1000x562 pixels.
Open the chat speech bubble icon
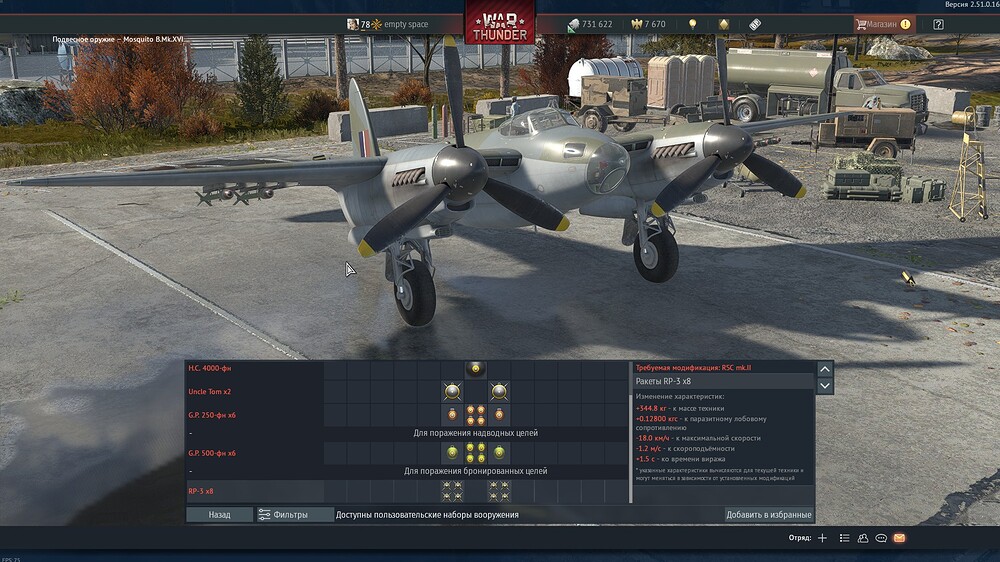click(881, 538)
